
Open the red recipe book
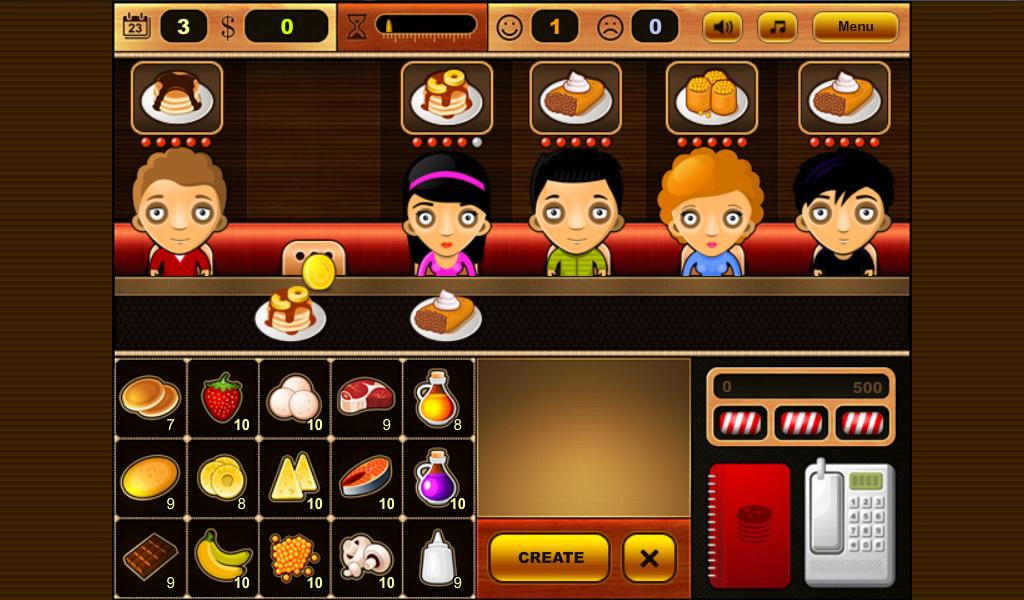pos(749,525)
